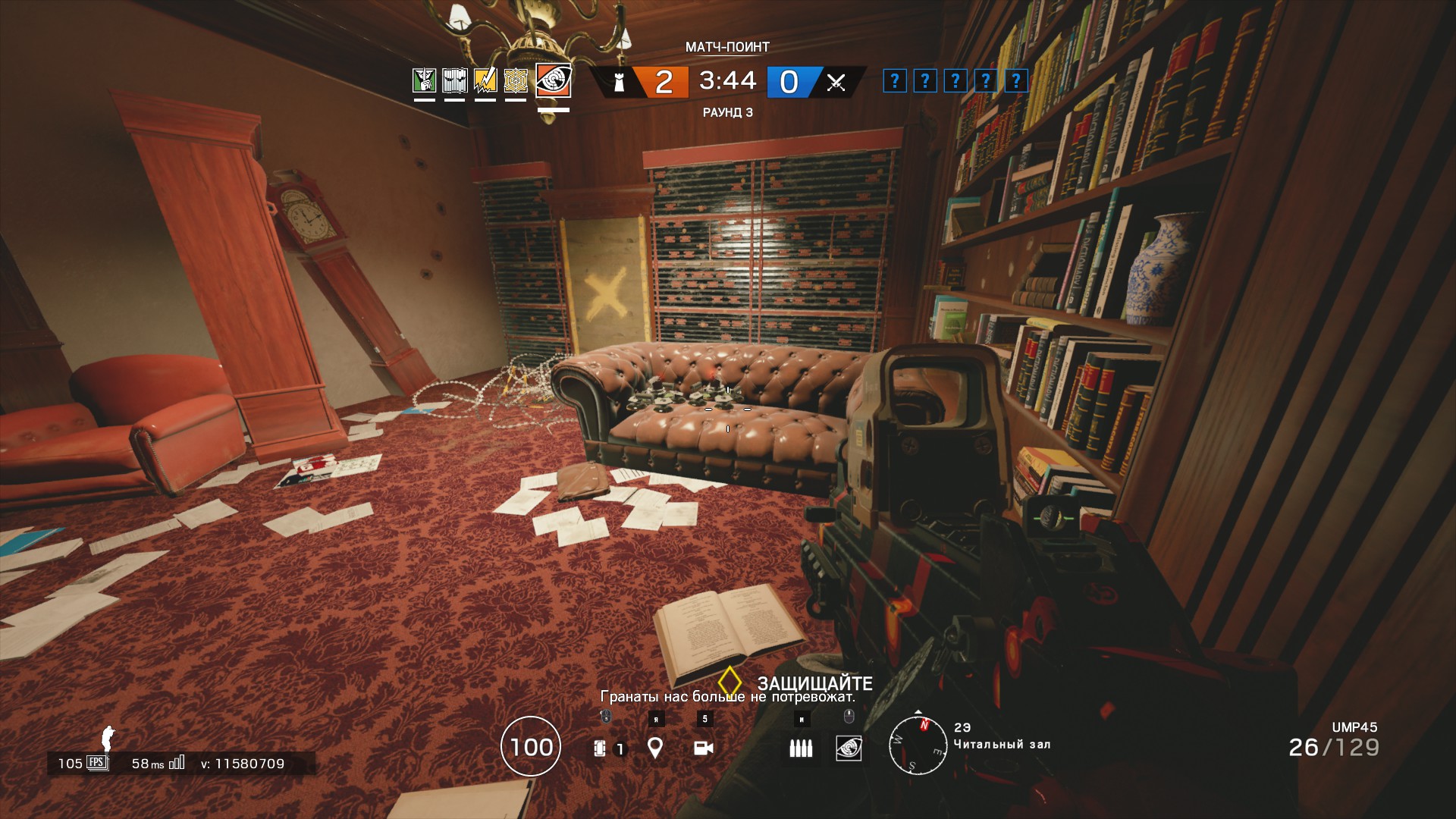
Task: Select the camera icon bound to key 5
Action: pyautogui.click(x=704, y=749)
